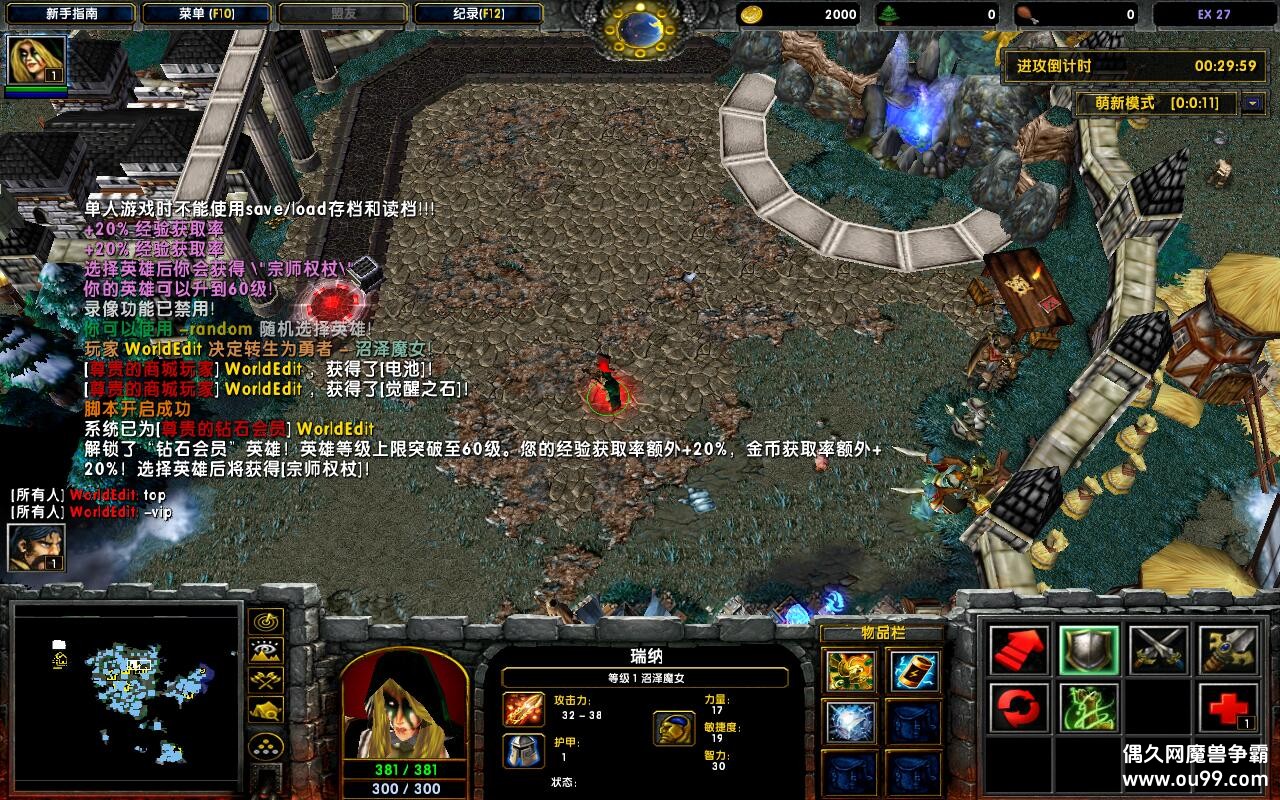Select the glowing white stone inventory item
The height and width of the screenshot is (800, 1280).
[850, 722]
